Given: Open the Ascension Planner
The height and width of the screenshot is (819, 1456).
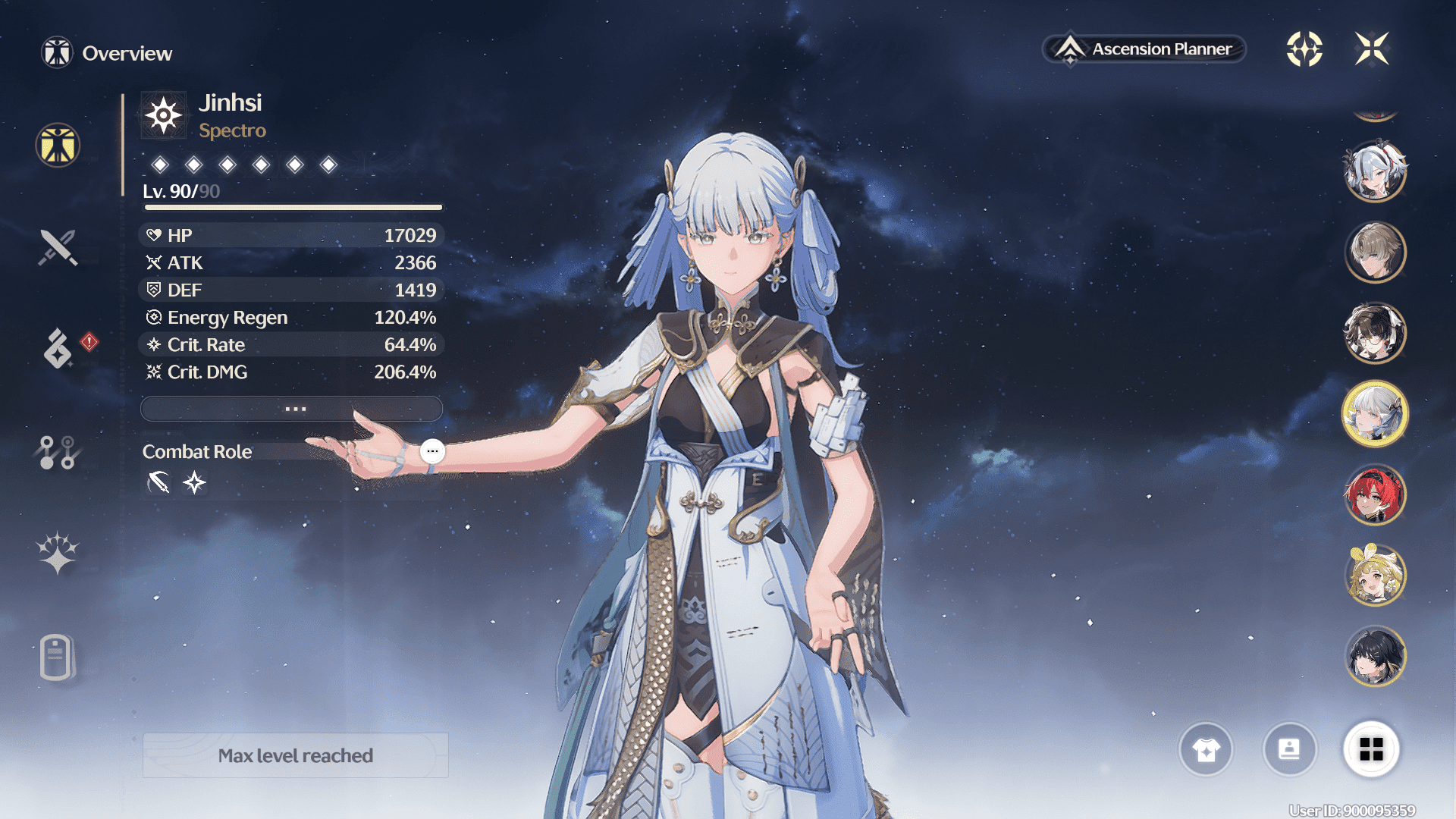Looking at the screenshot, I should click(x=1145, y=49).
